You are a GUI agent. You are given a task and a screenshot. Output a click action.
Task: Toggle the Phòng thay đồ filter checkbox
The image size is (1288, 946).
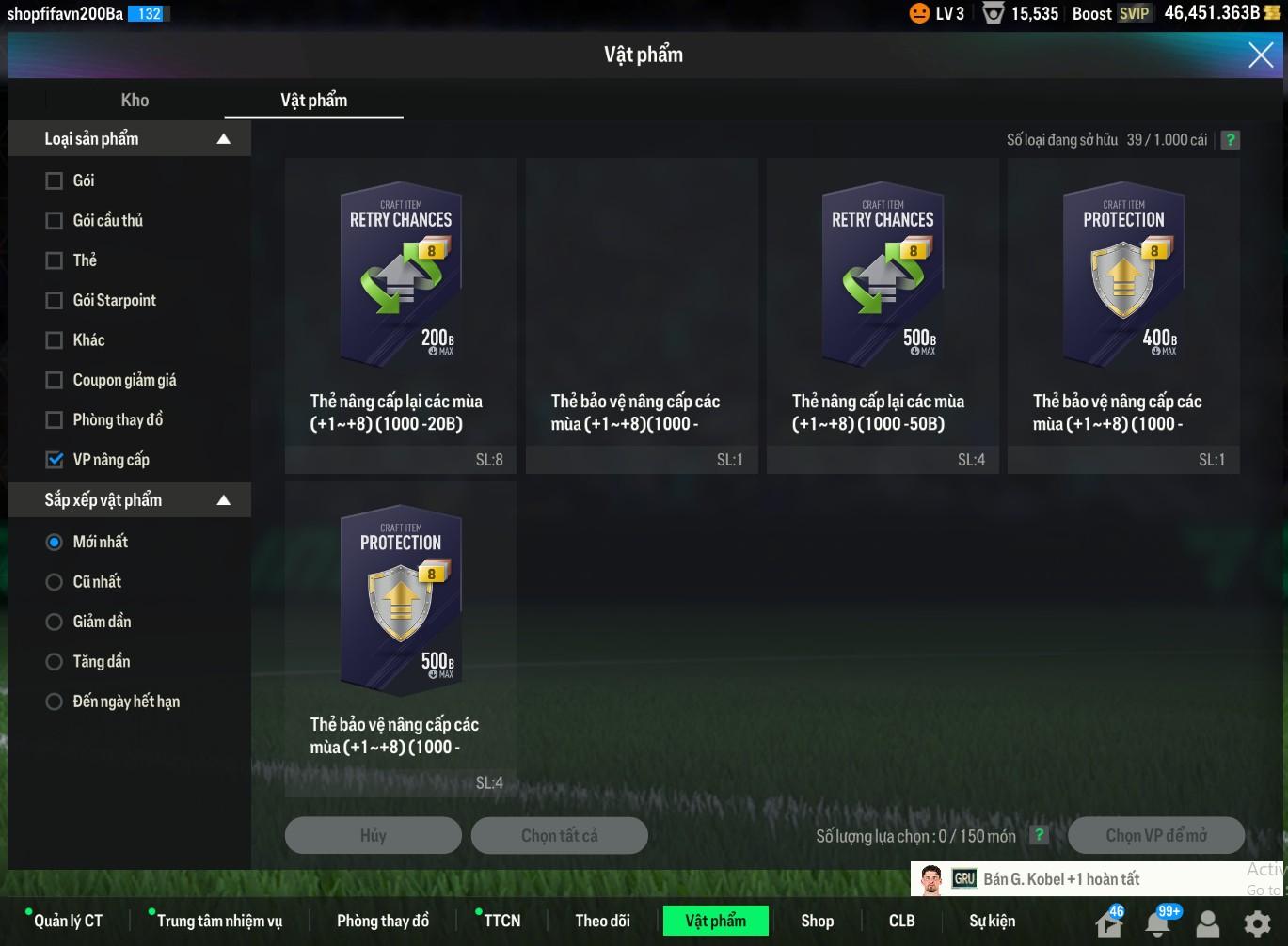[x=55, y=420]
